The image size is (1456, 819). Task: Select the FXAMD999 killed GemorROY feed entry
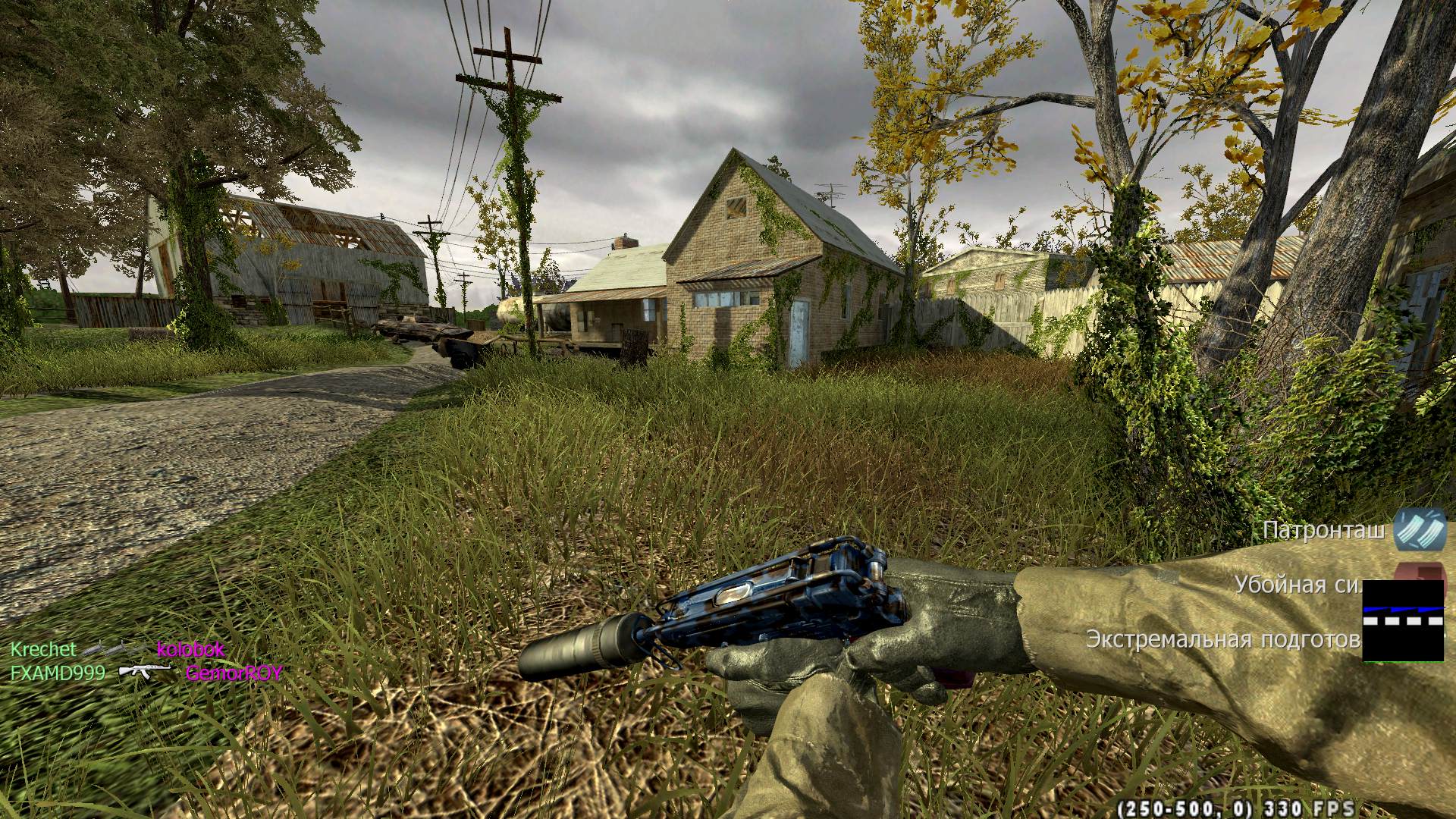point(146,673)
